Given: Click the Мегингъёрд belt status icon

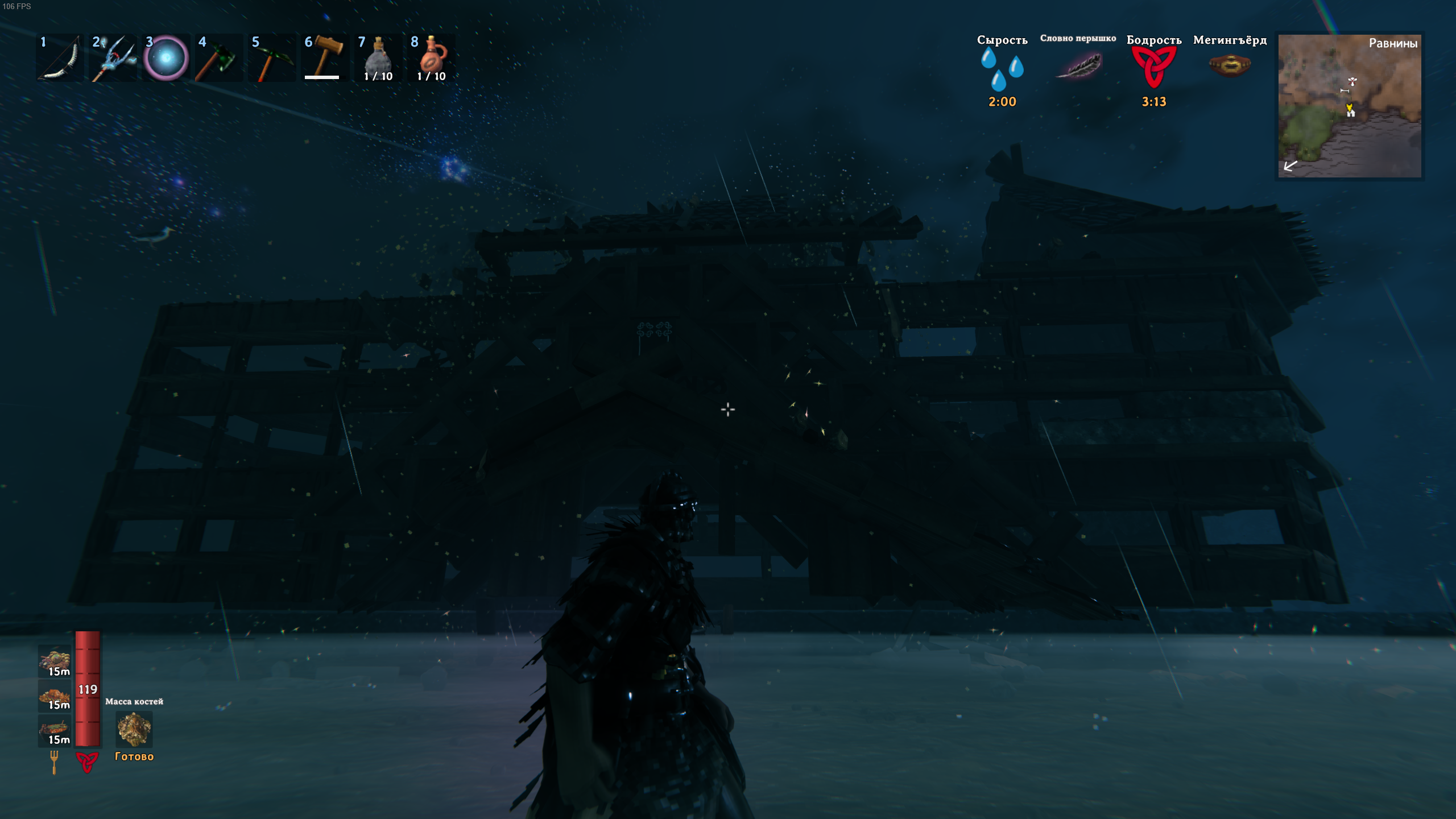Looking at the screenshot, I should click(x=1230, y=65).
